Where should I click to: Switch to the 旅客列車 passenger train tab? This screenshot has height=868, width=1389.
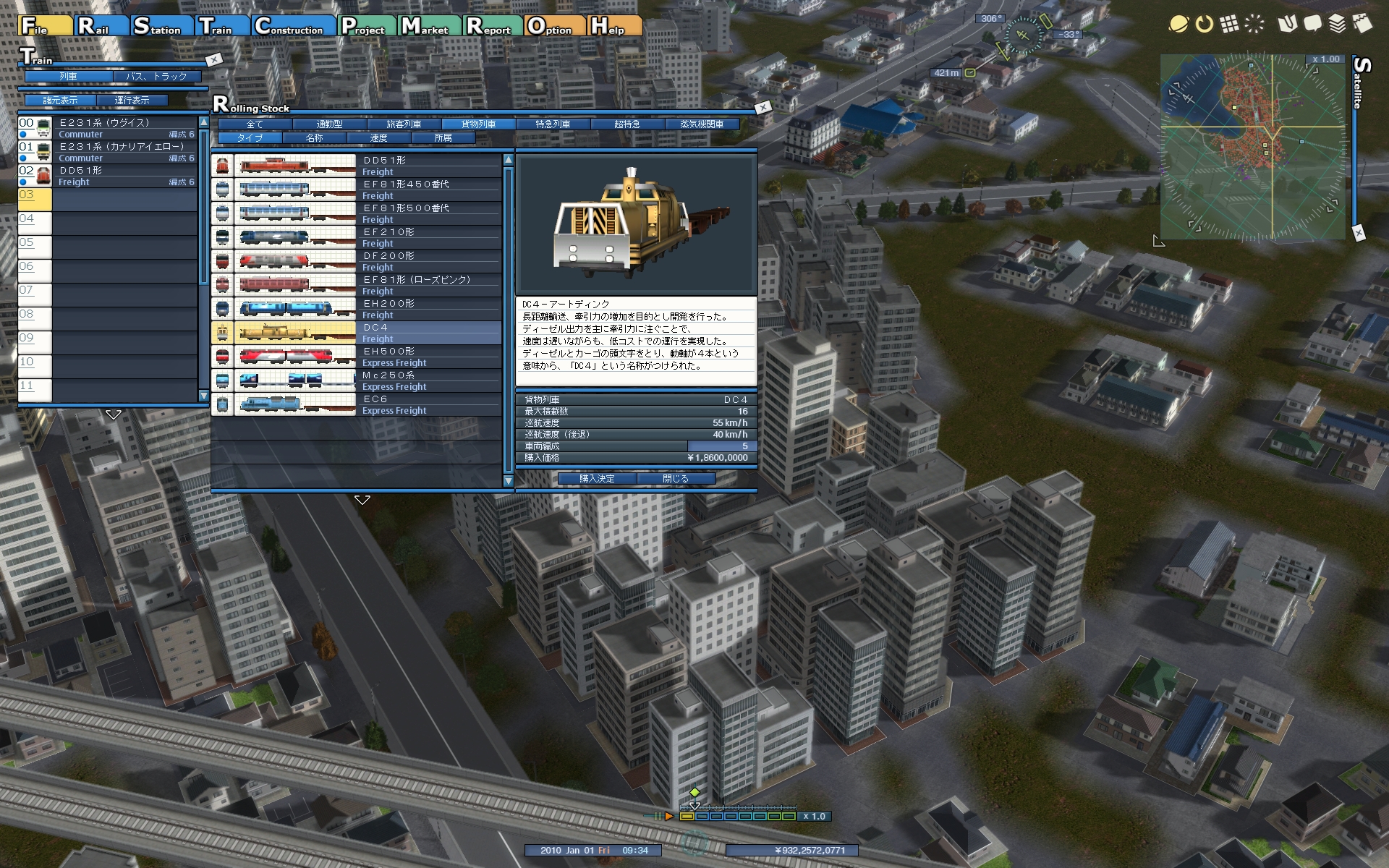click(x=404, y=124)
